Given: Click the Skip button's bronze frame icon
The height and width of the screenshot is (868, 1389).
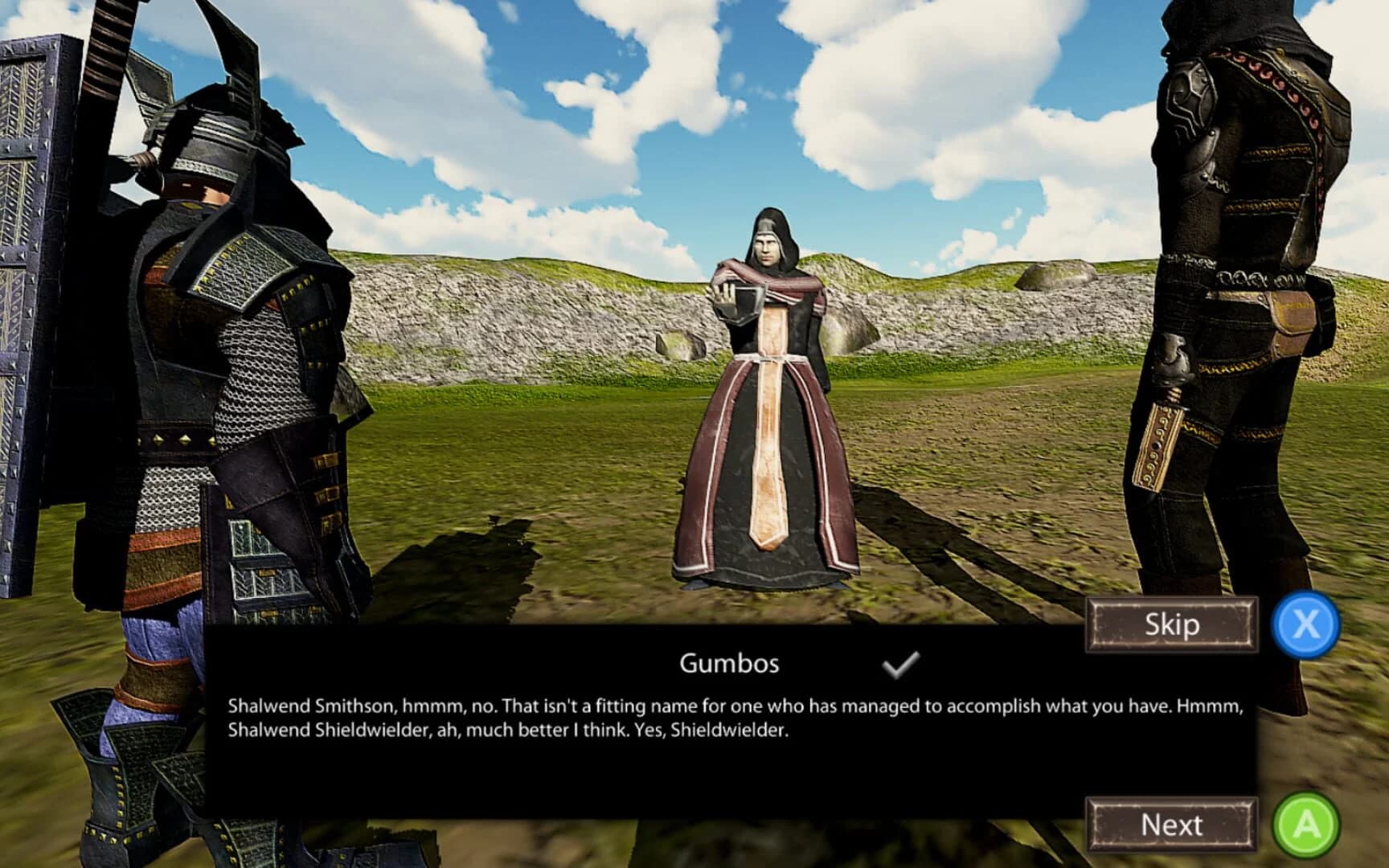Looking at the screenshot, I should point(1172,624).
